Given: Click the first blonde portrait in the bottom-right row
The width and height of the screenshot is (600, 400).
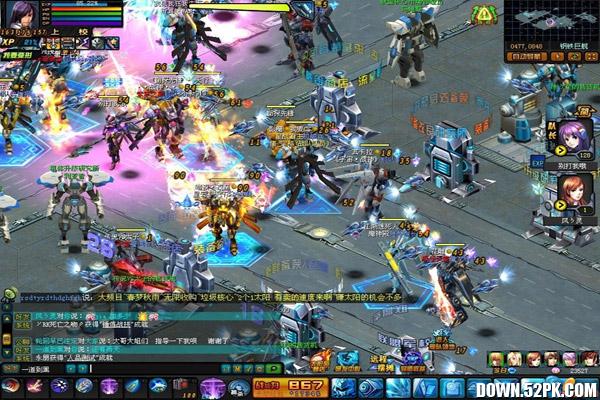Looking at the screenshot, I should (497, 359).
